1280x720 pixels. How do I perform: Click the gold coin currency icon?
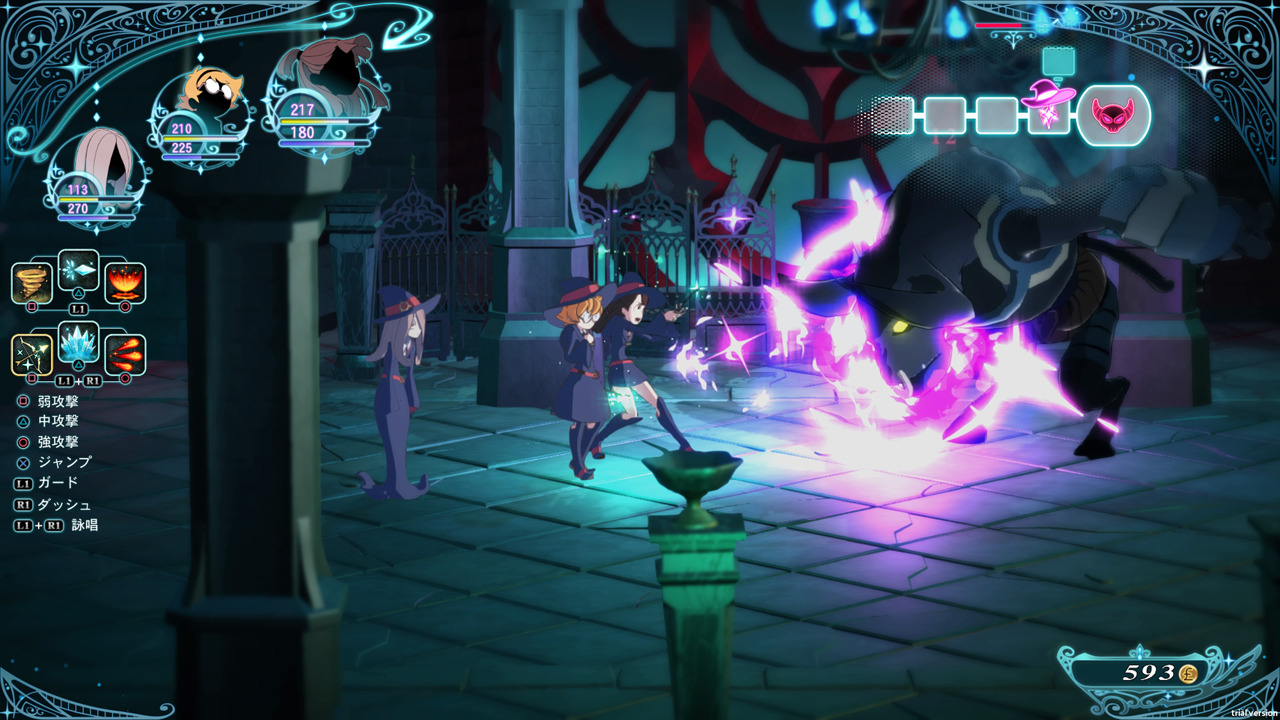pyautogui.click(x=1188, y=673)
